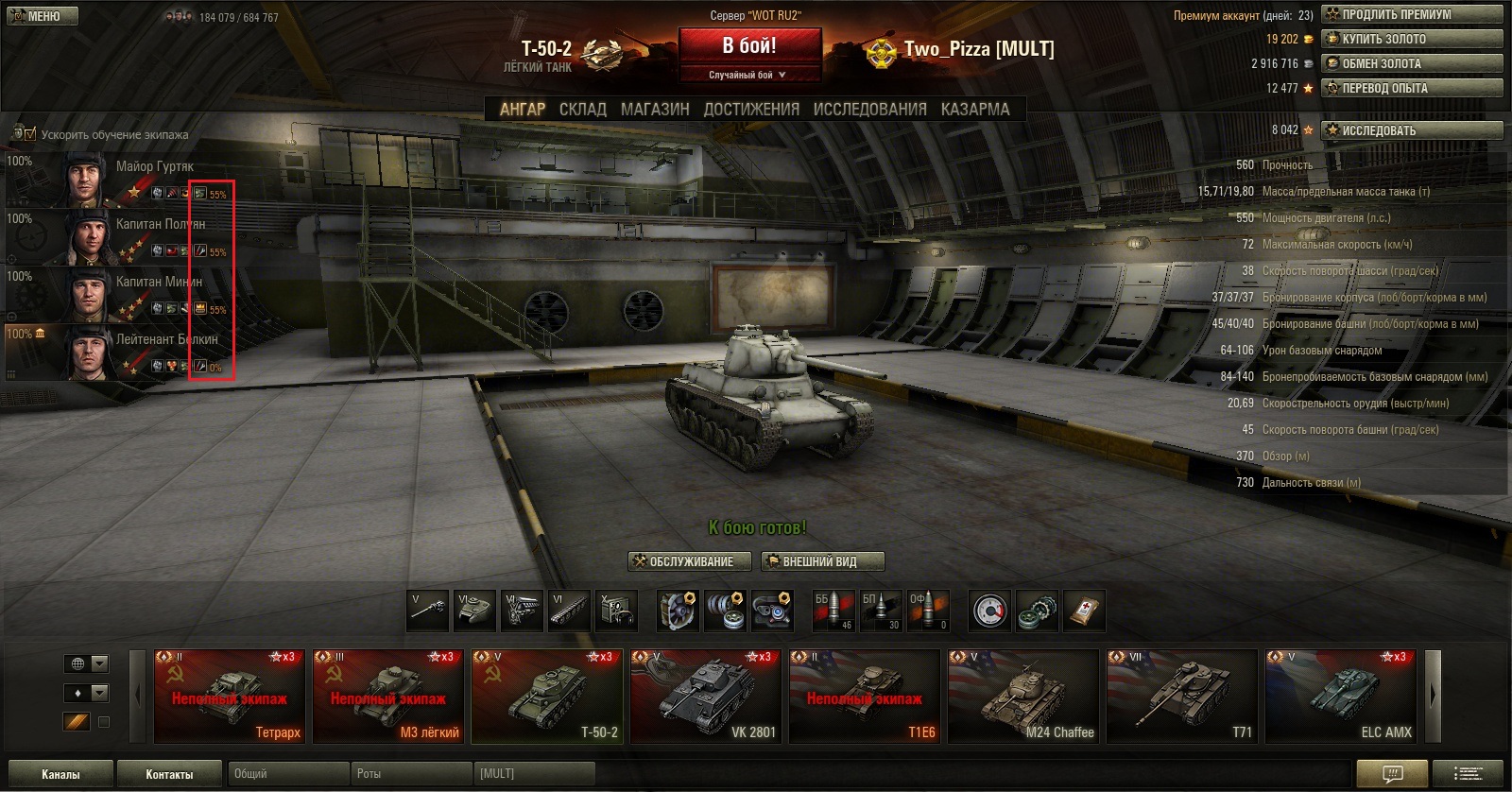This screenshot has width=1512, height=792.
Task: Click the ИССЛЕДОВАТЬ button
Action: [1412, 130]
